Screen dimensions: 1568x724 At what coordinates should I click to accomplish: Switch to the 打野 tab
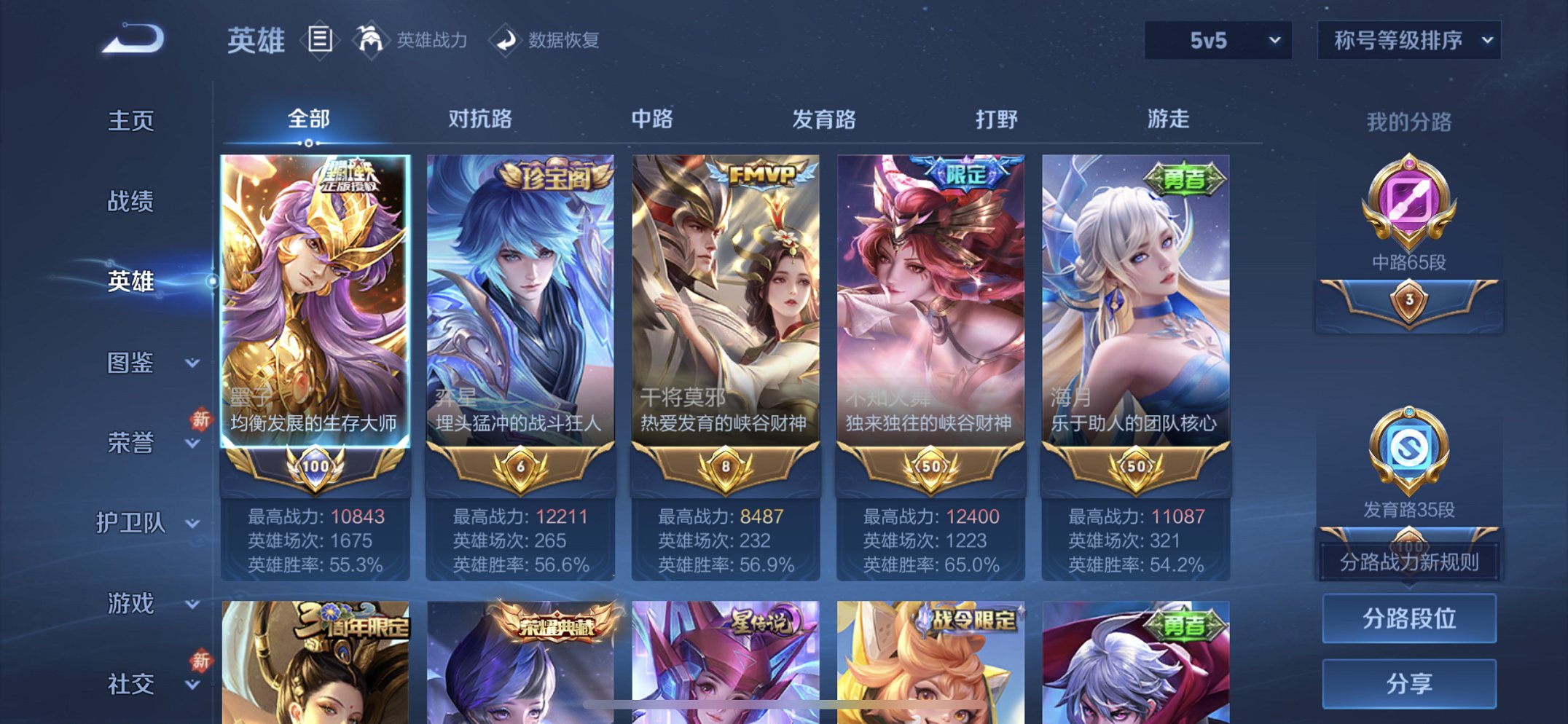[x=997, y=119]
